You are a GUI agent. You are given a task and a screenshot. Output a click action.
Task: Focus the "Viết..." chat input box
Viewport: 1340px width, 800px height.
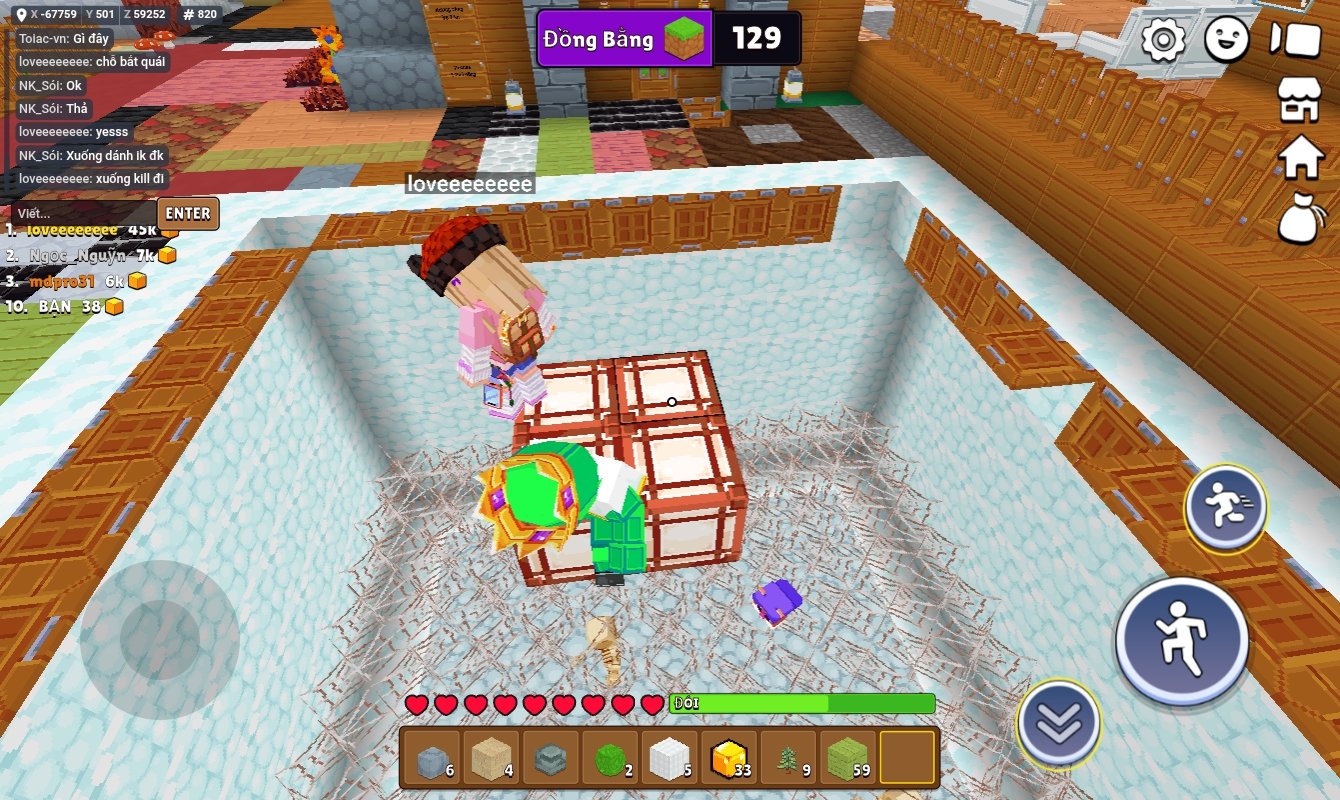pyautogui.click(x=84, y=213)
